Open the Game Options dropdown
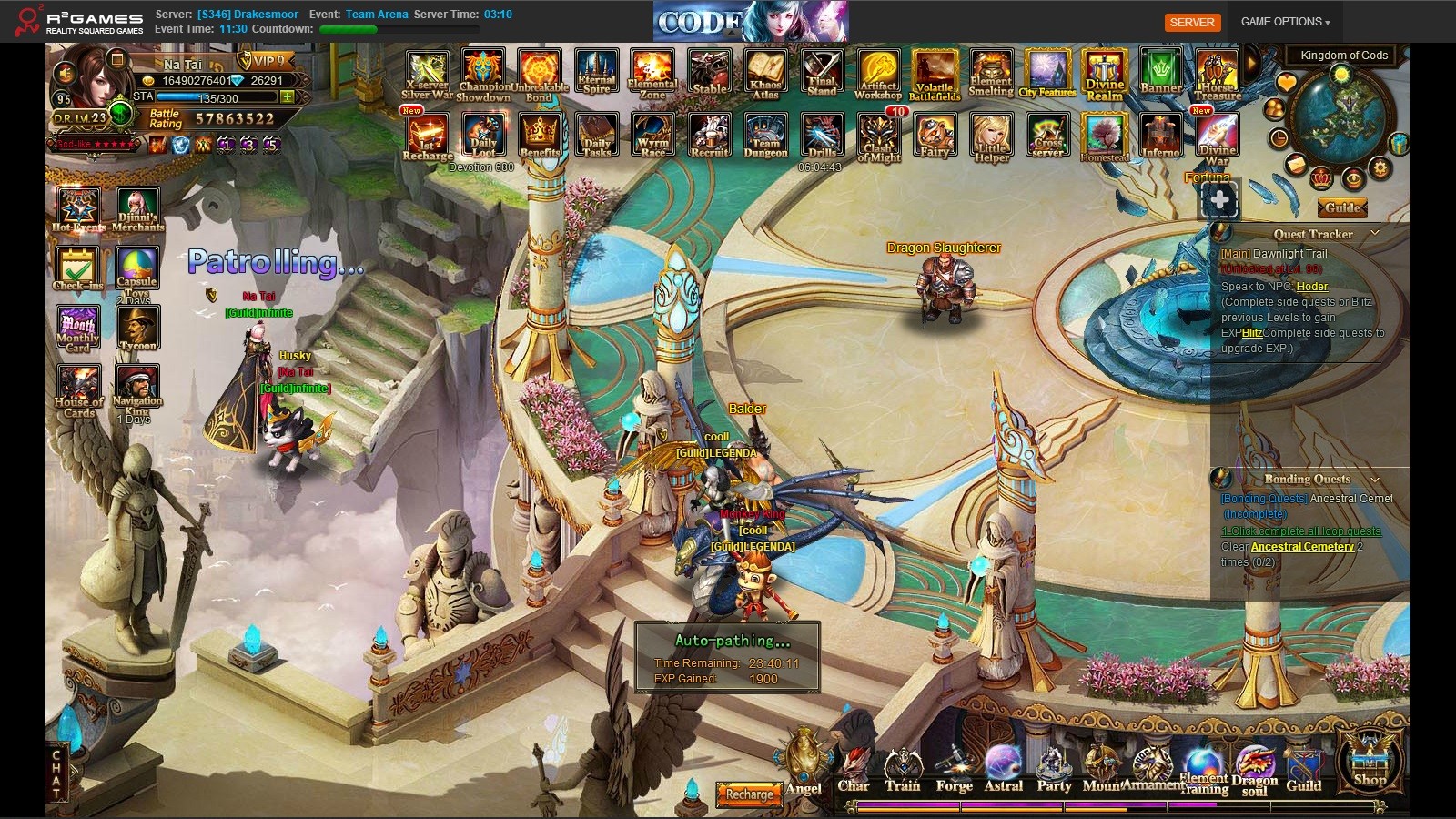Image resolution: width=1456 pixels, height=819 pixels. (x=1285, y=22)
